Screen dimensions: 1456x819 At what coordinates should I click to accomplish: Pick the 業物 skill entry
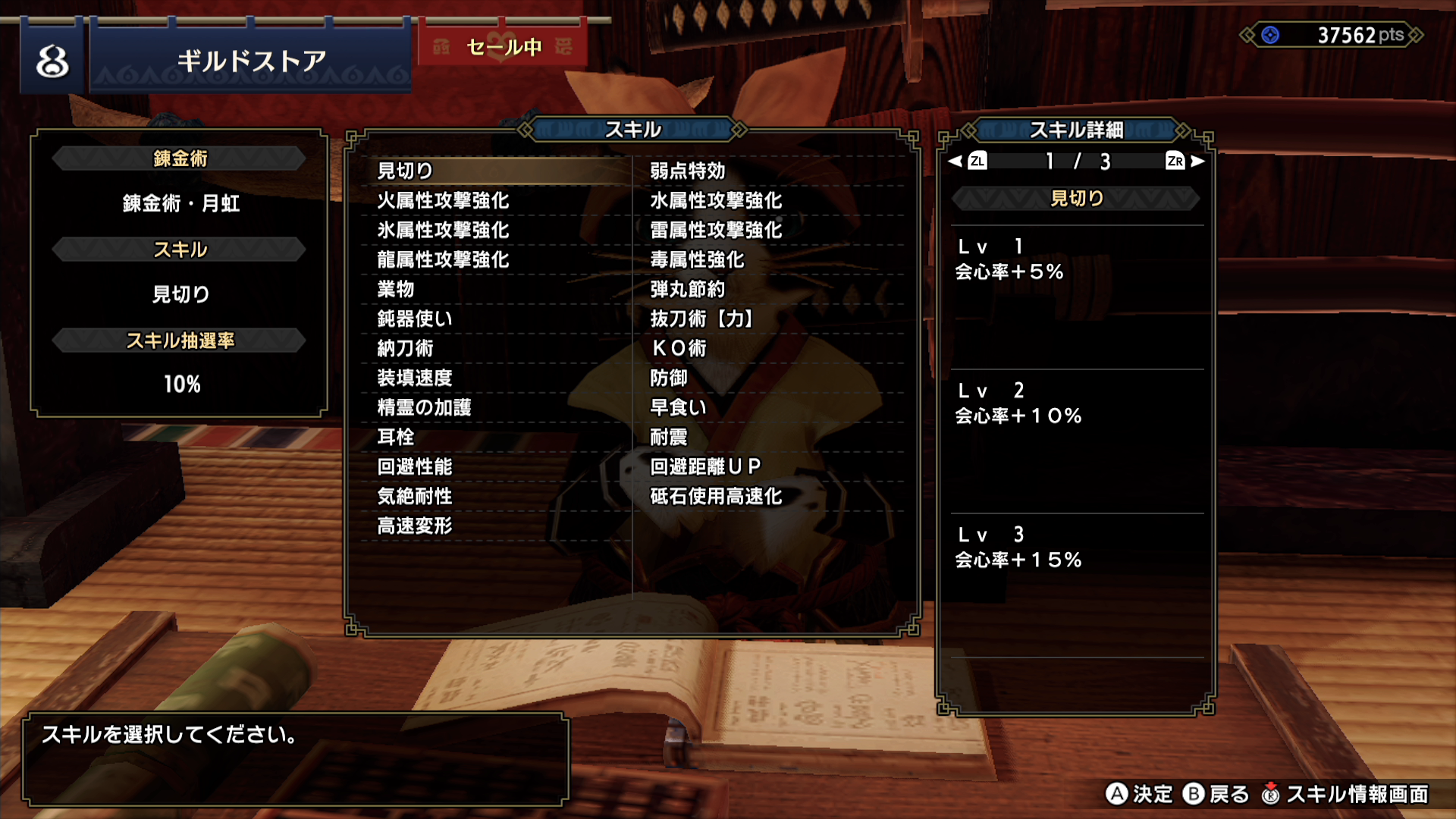point(396,289)
